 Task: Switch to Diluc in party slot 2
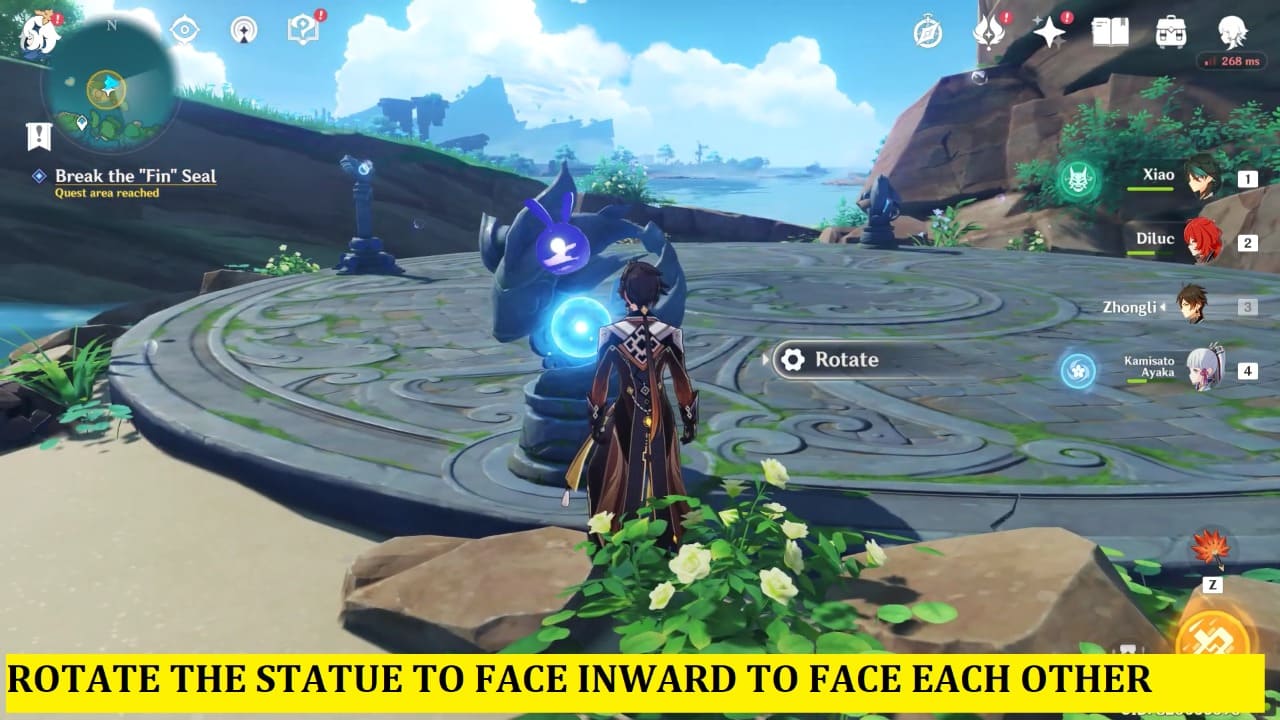[x=1201, y=242]
